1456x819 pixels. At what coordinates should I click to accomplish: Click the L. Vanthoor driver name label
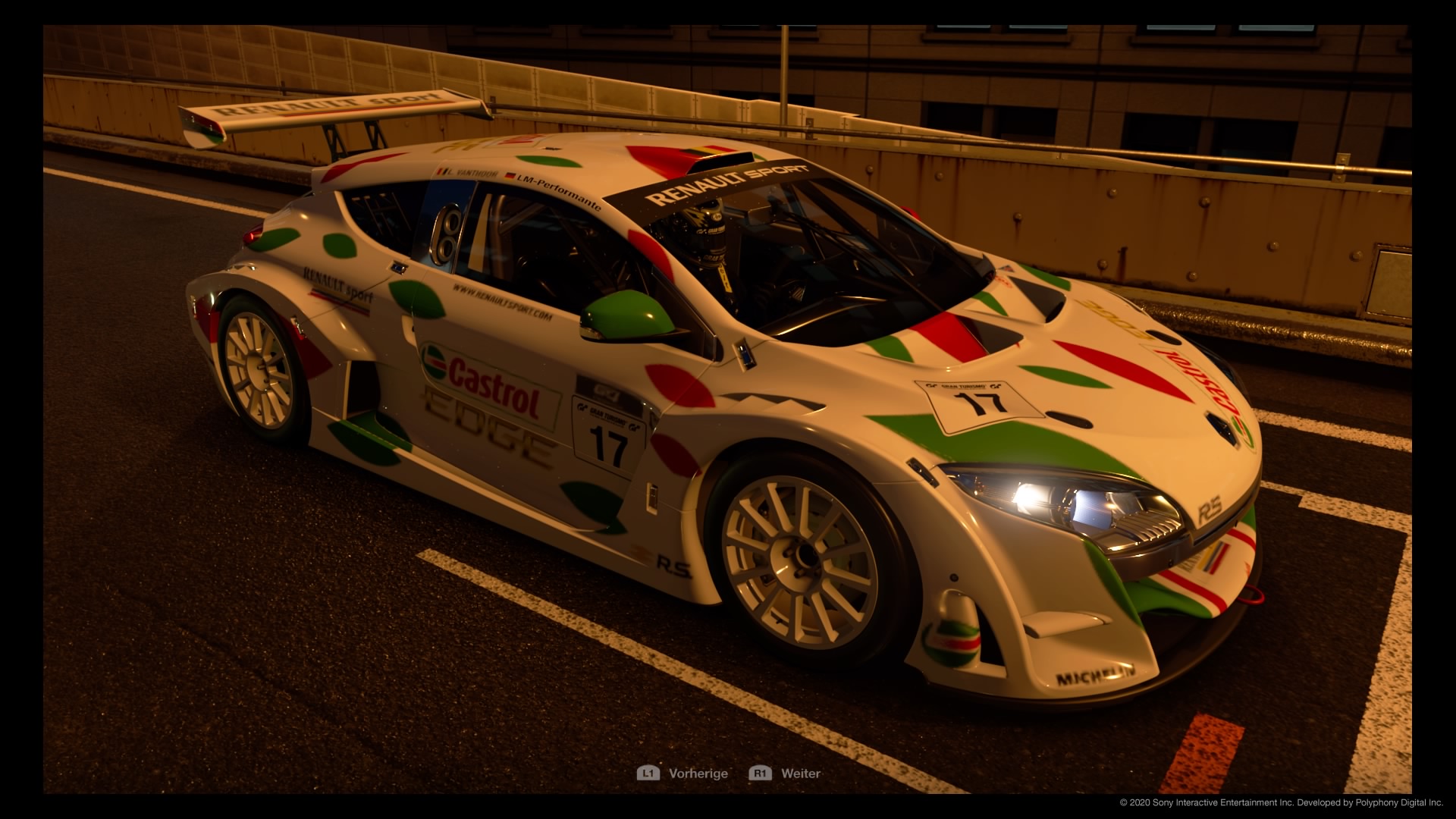[x=472, y=174]
